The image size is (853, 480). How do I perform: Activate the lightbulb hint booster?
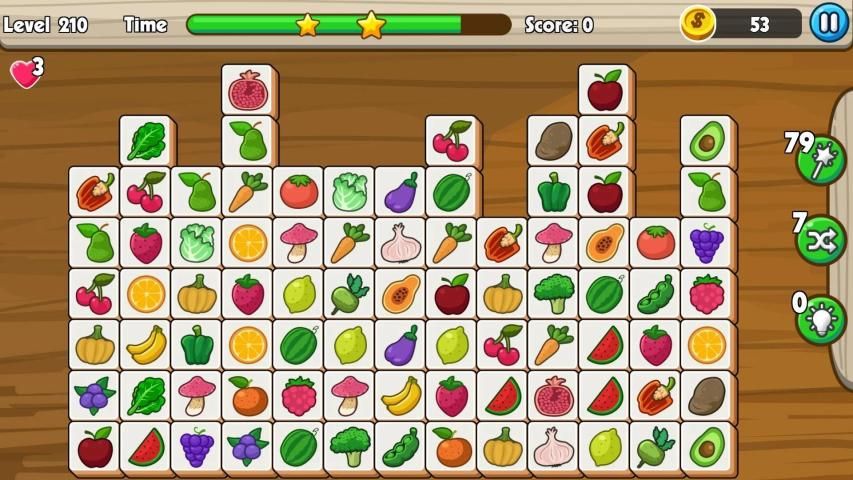coord(821,320)
